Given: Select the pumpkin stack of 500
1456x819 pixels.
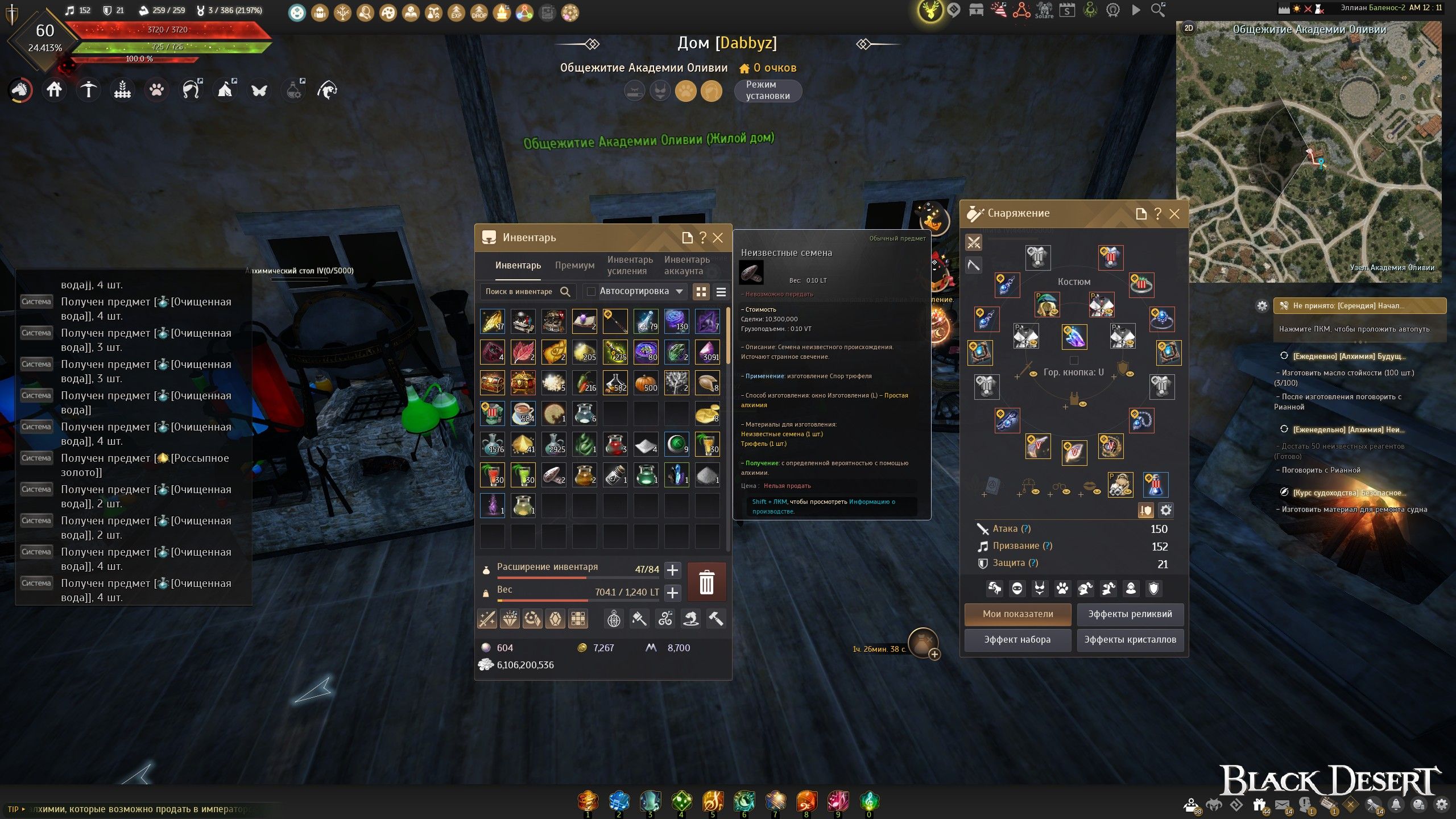Looking at the screenshot, I should coord(646,383).
